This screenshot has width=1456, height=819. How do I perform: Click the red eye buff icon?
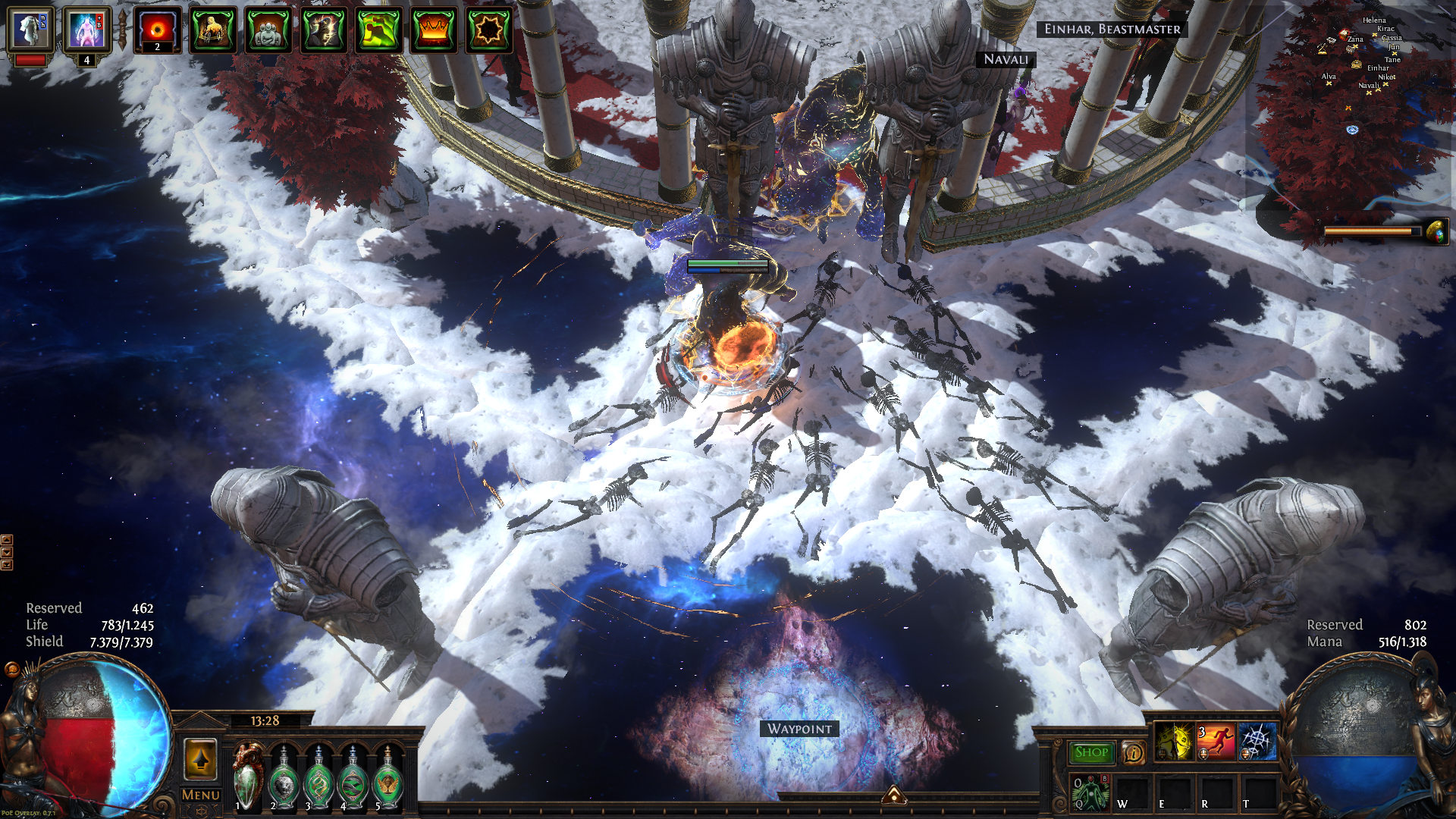pos(158,30)
